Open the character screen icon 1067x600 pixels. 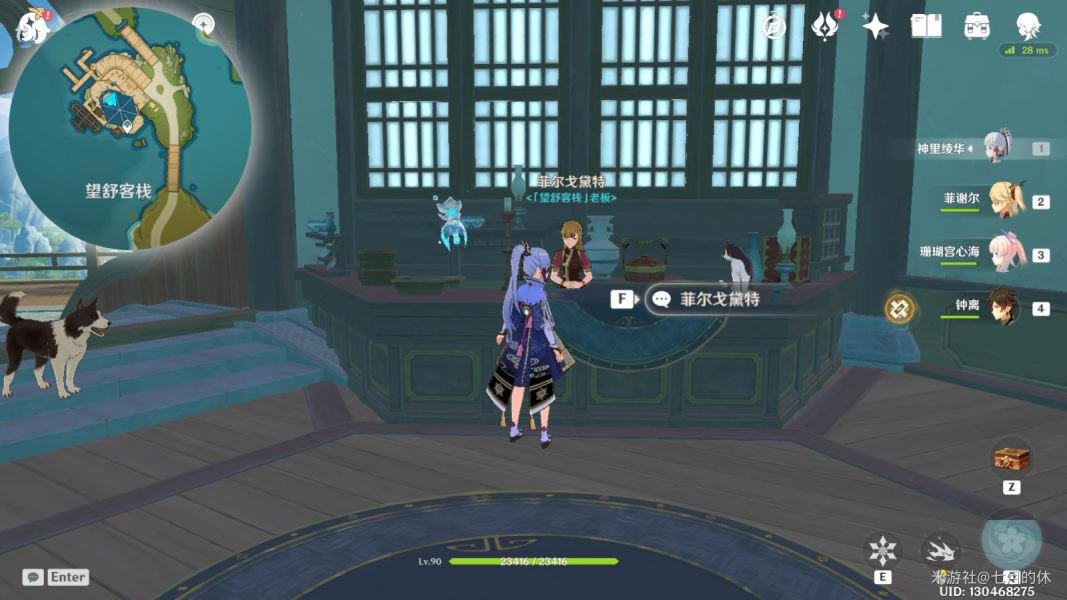coord(1028,26)
